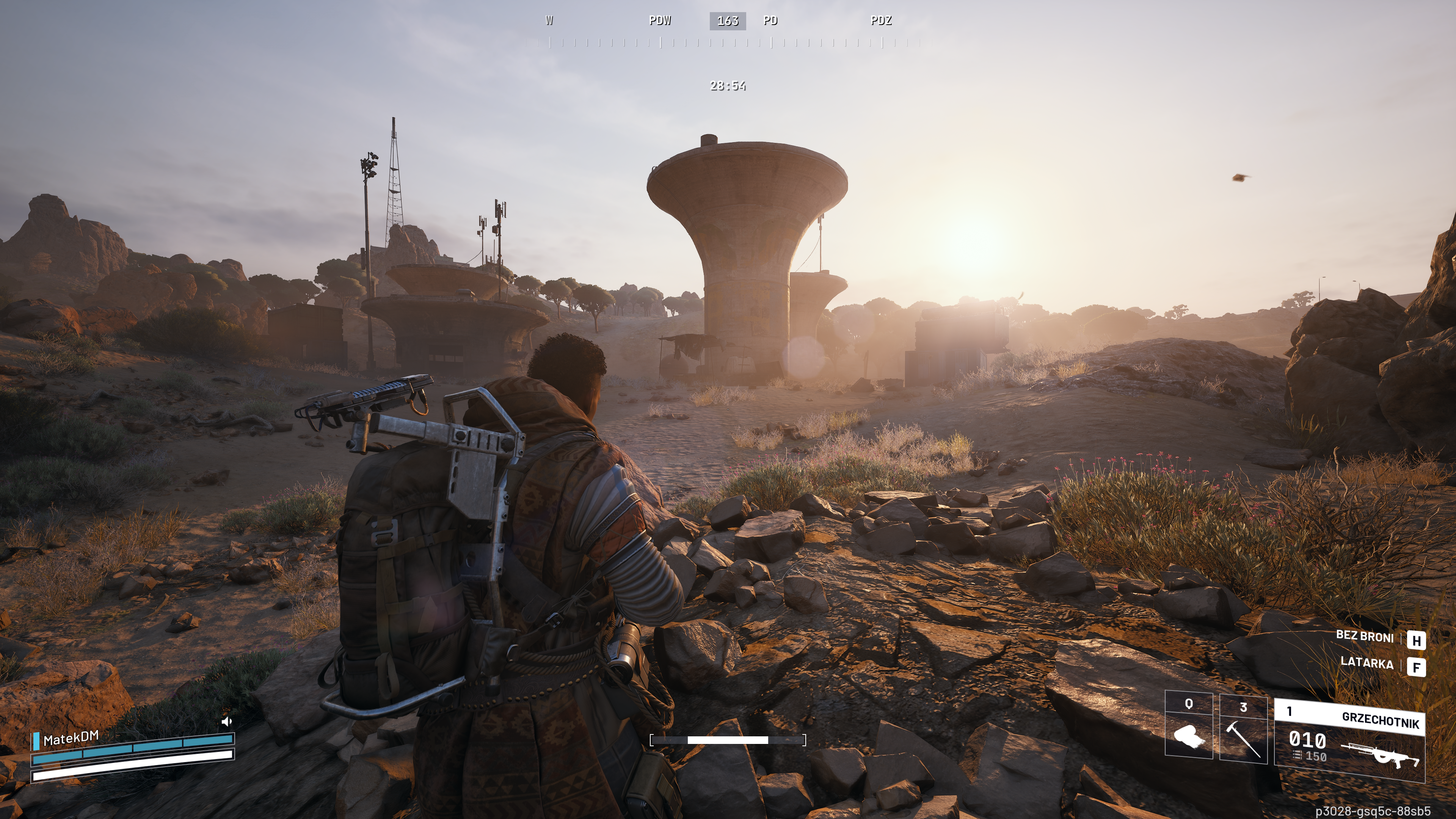Toggle the voice speaker icon above health
1456x819 pixels.
point(227,721)
